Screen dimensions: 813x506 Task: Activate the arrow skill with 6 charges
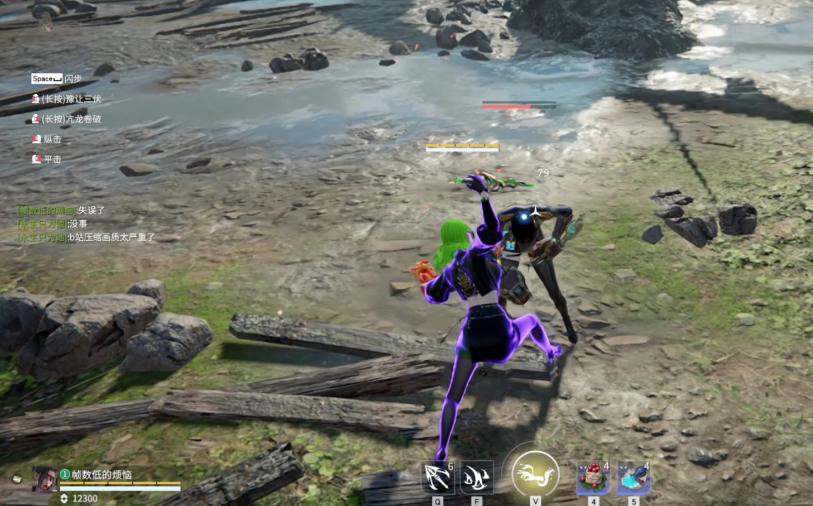point(437,478)
